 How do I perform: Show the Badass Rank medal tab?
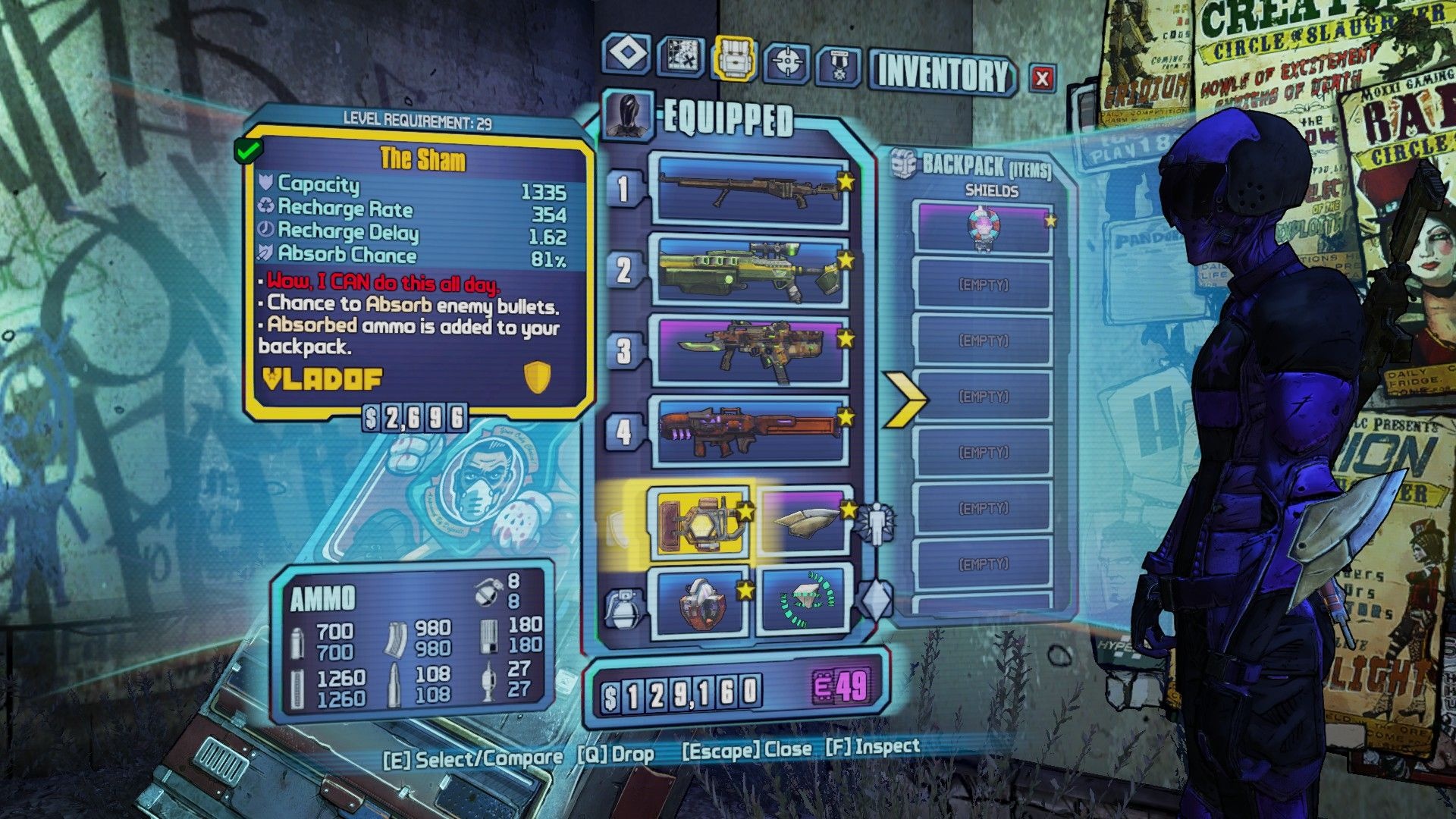[839, 65]
